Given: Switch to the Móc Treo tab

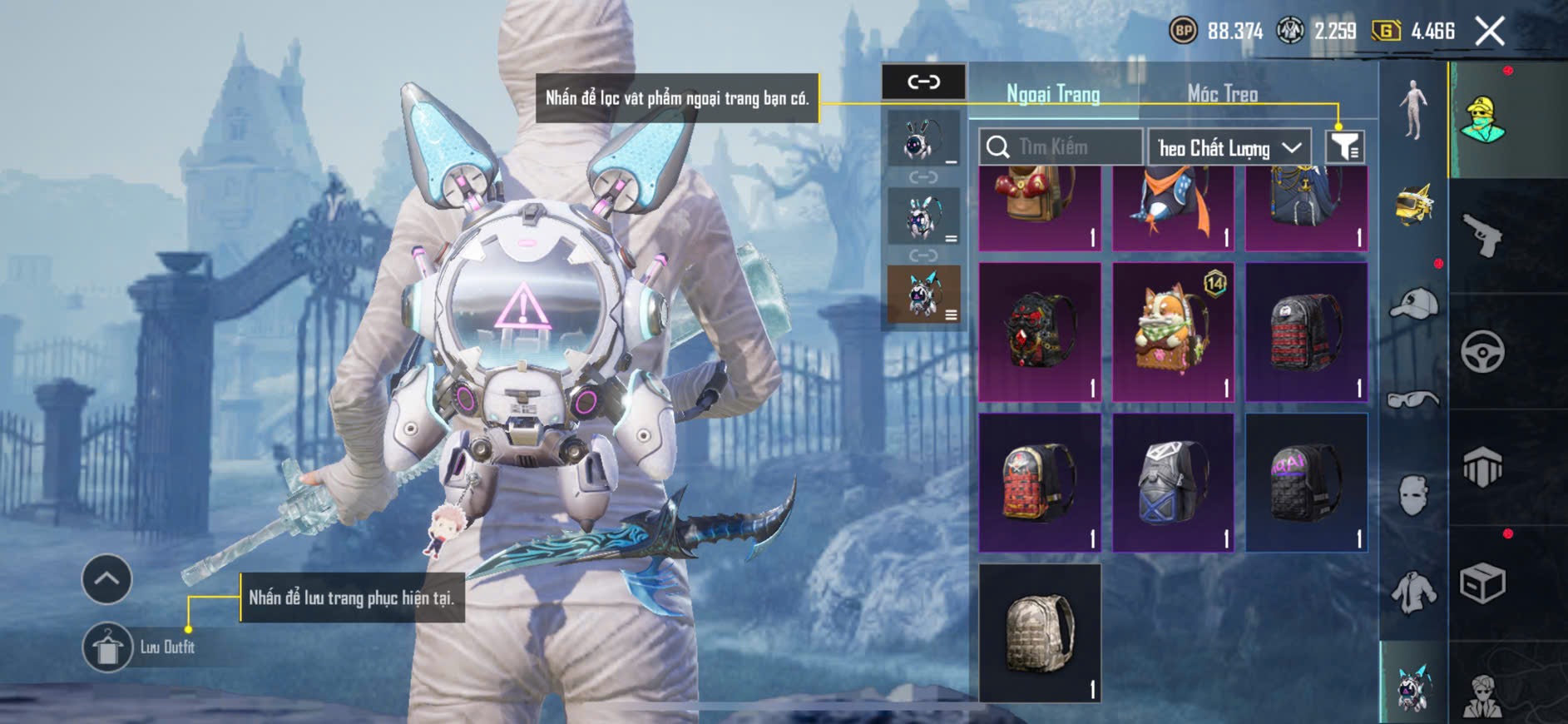Looking at the screenshot, I should tap(1222, 94).
